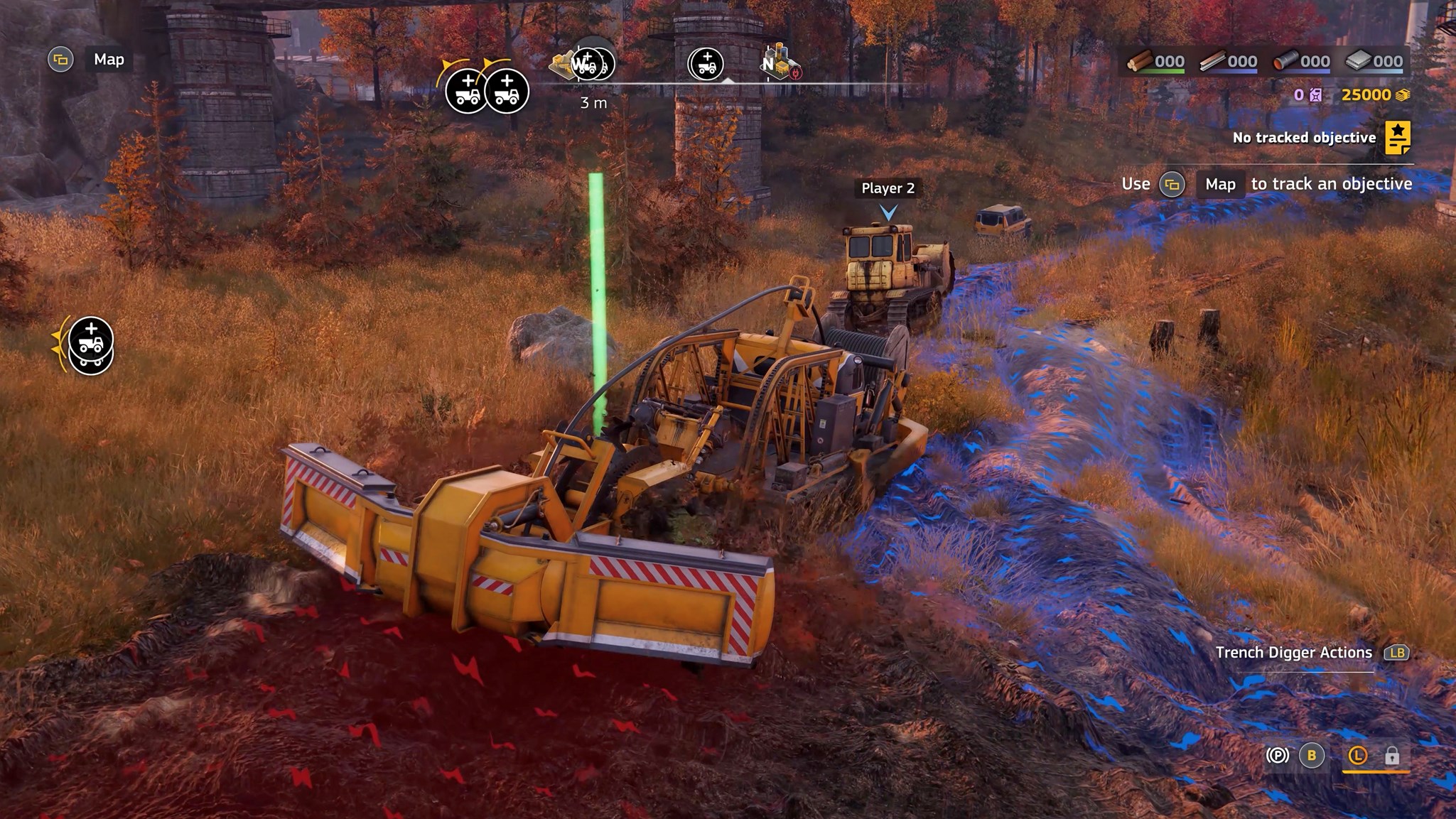Select the off-screen vehicle marker at screen edge
Viewport: 1456px width, 819px height.
pos(90,345)
